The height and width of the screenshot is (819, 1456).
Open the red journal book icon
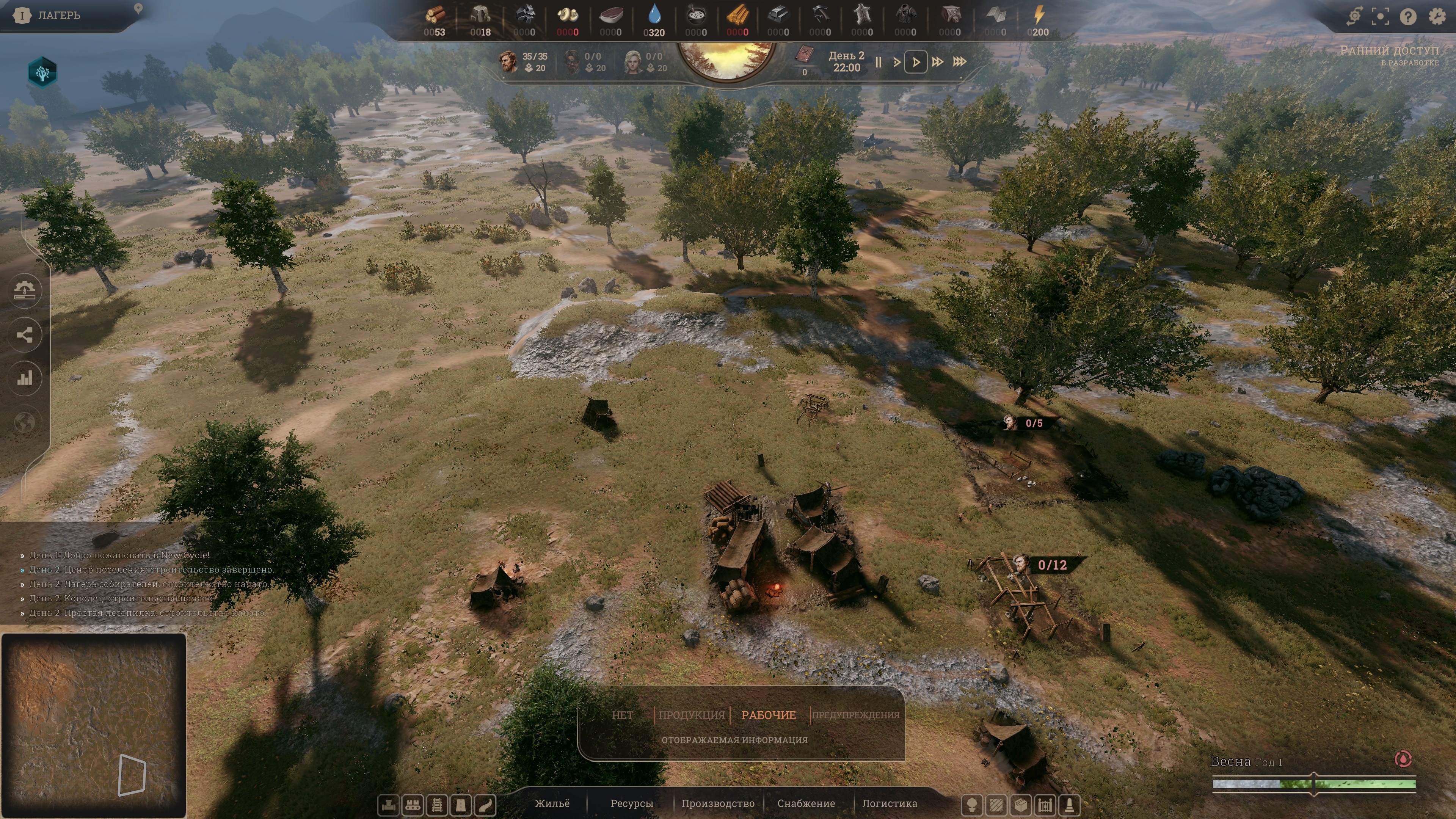(x=804, y=55)
